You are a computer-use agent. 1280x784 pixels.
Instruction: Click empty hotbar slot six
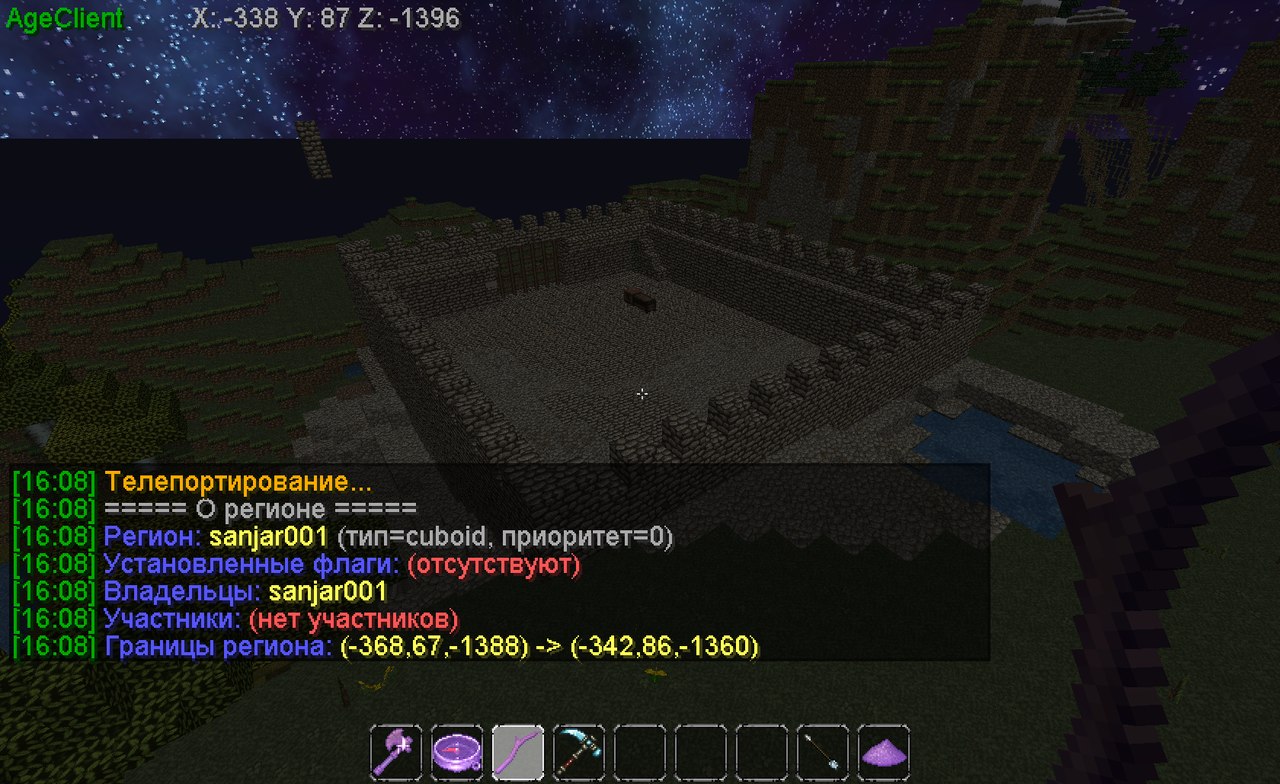point(701,749)
